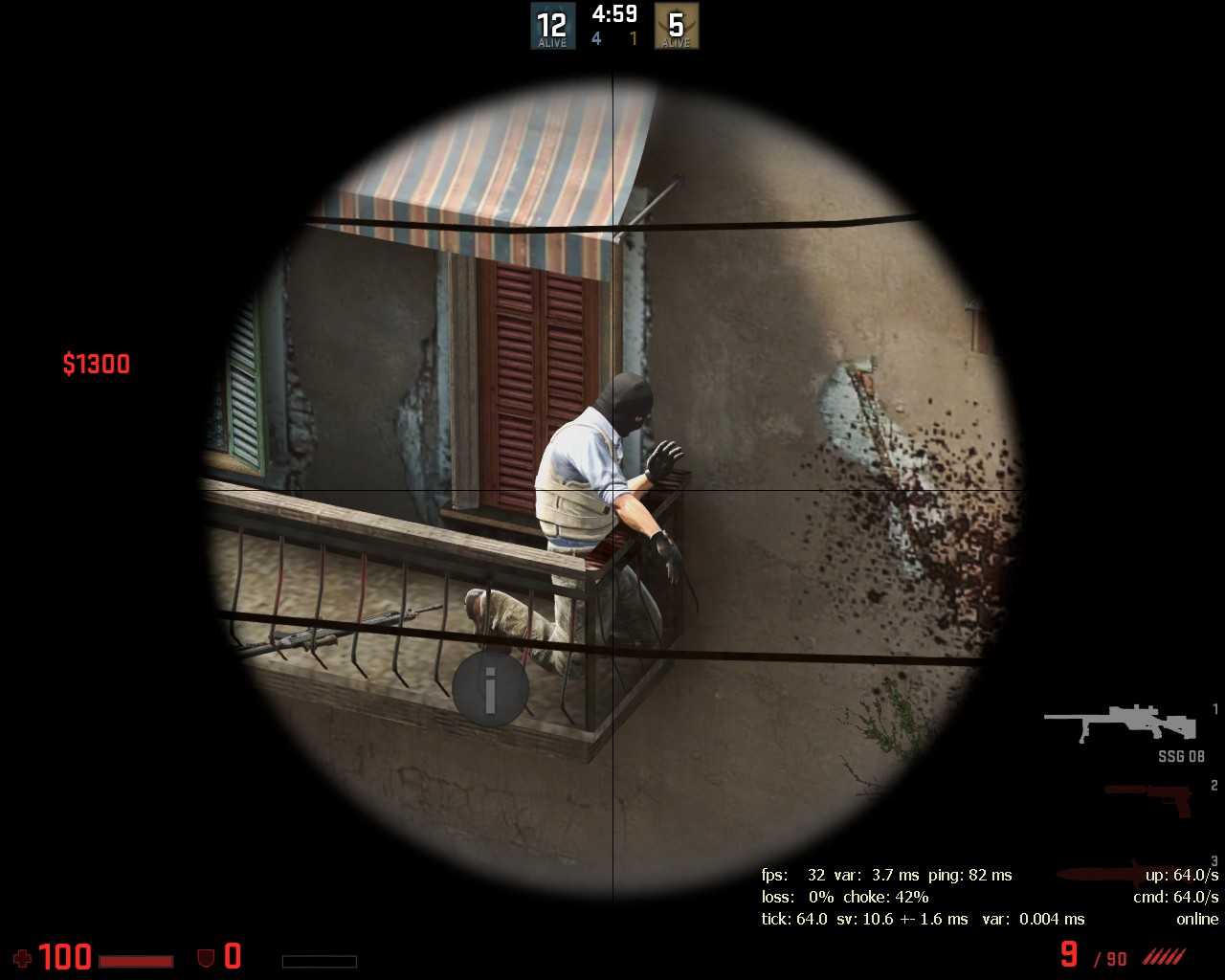Switch to the silenced pistol slot
Viewport: 1225px width, 980px height.
pyautogui.click(x=1148, y=798)
